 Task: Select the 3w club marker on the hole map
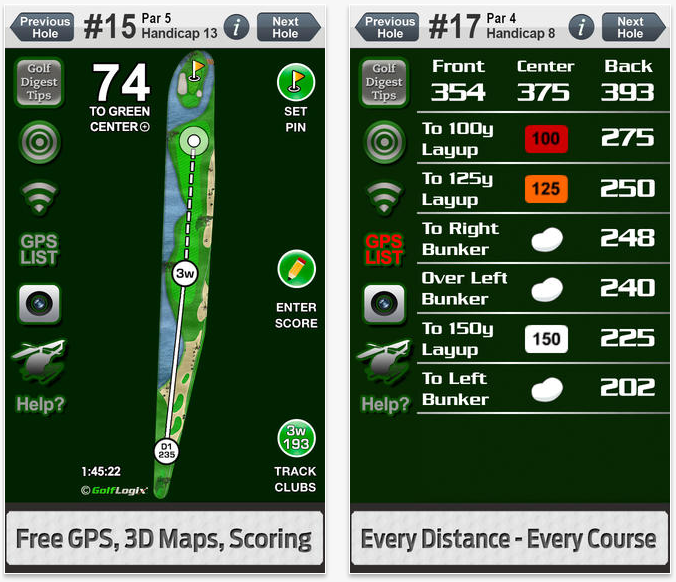tap(184, 273)
